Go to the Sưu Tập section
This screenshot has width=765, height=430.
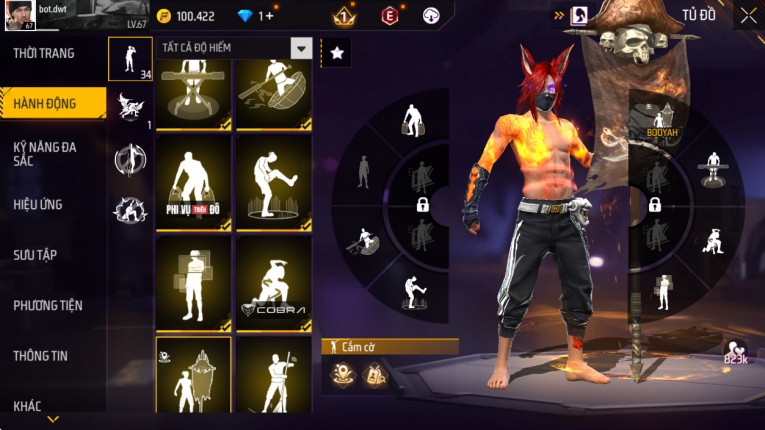coord(35,254)
